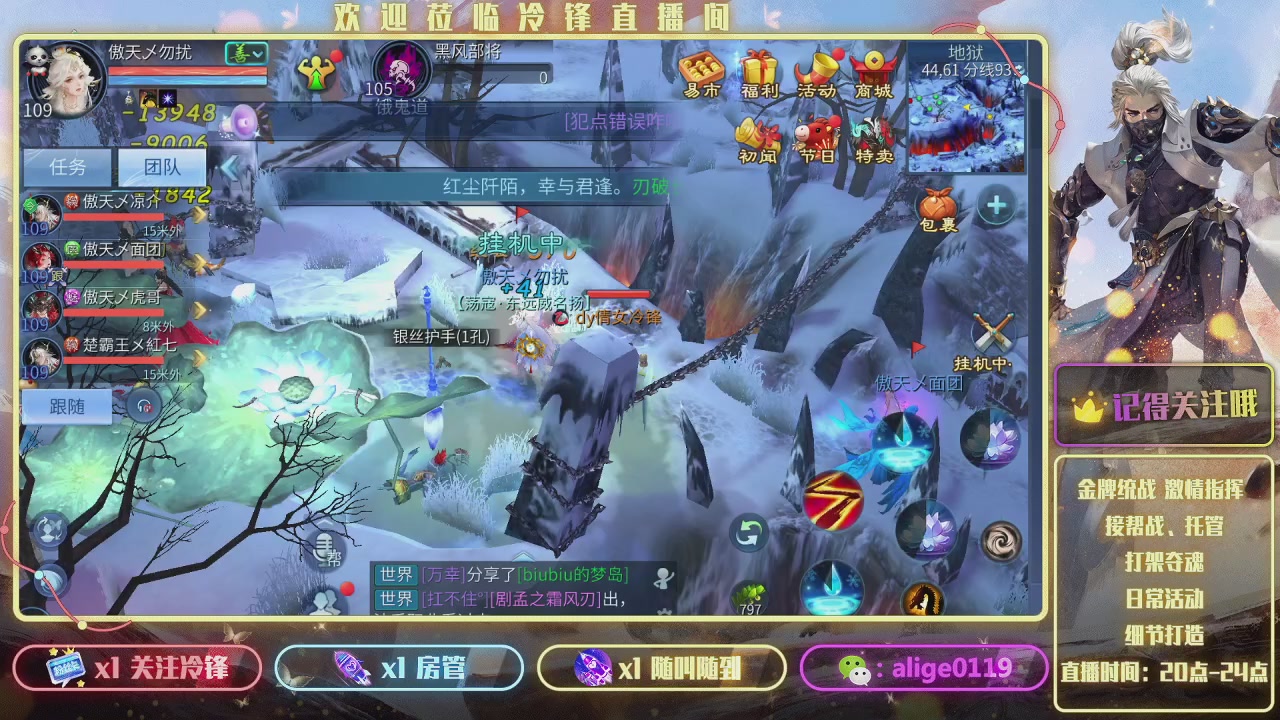
Task: Click the 记得关注哦 follow banner
Action: coord(1164,405)
